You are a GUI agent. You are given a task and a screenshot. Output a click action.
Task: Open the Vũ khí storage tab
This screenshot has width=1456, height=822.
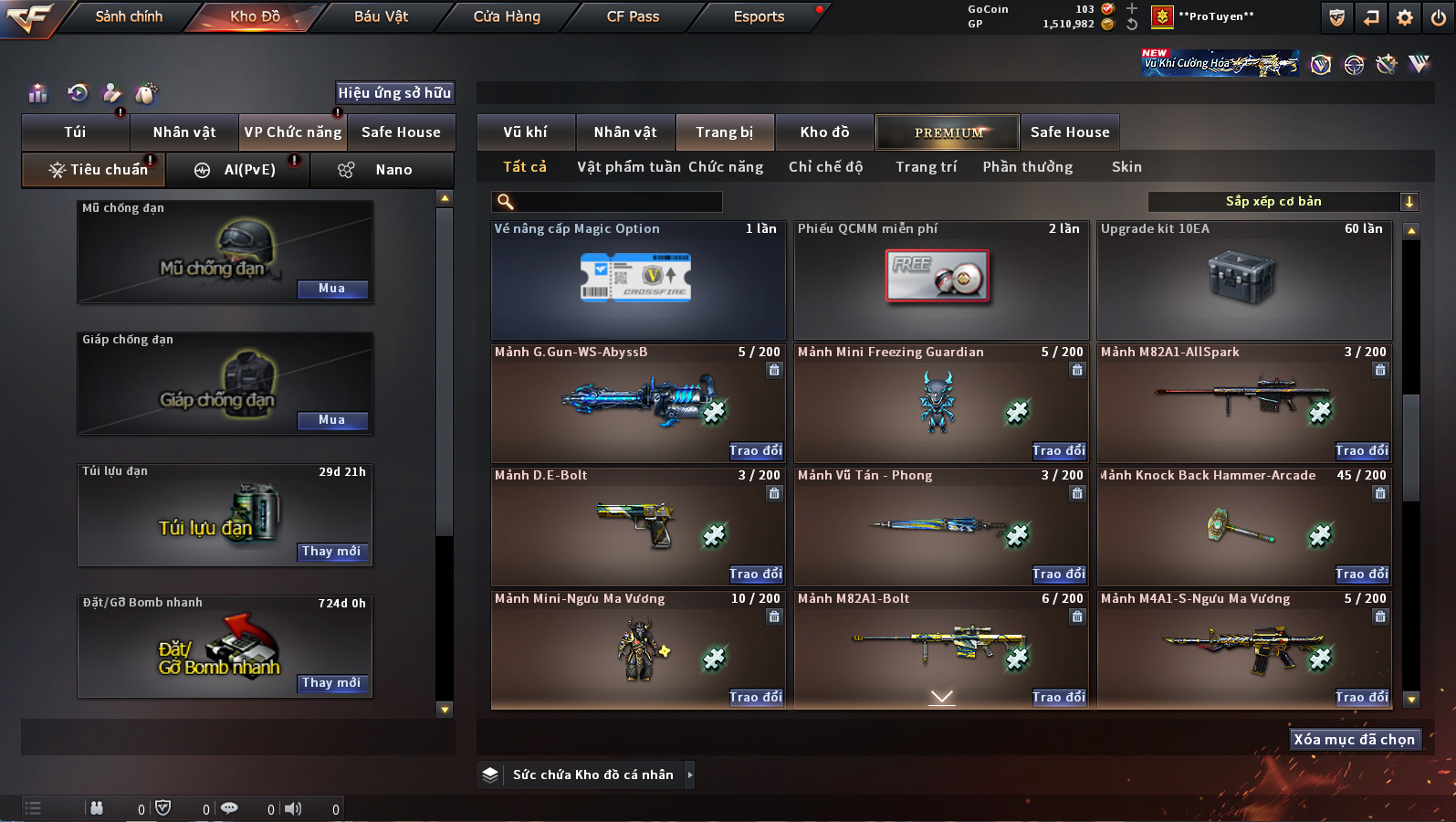(526, 132)
